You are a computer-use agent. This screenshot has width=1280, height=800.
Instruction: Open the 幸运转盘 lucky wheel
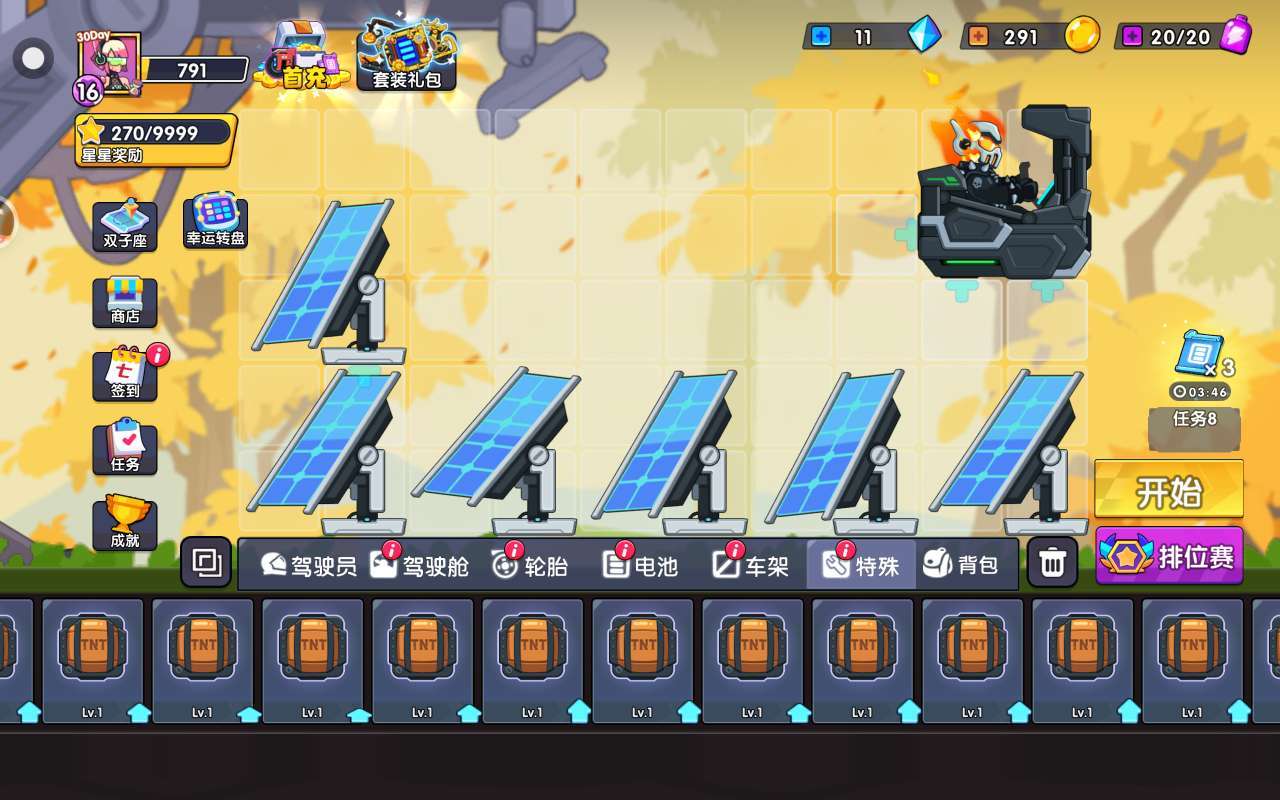[215, 222]
